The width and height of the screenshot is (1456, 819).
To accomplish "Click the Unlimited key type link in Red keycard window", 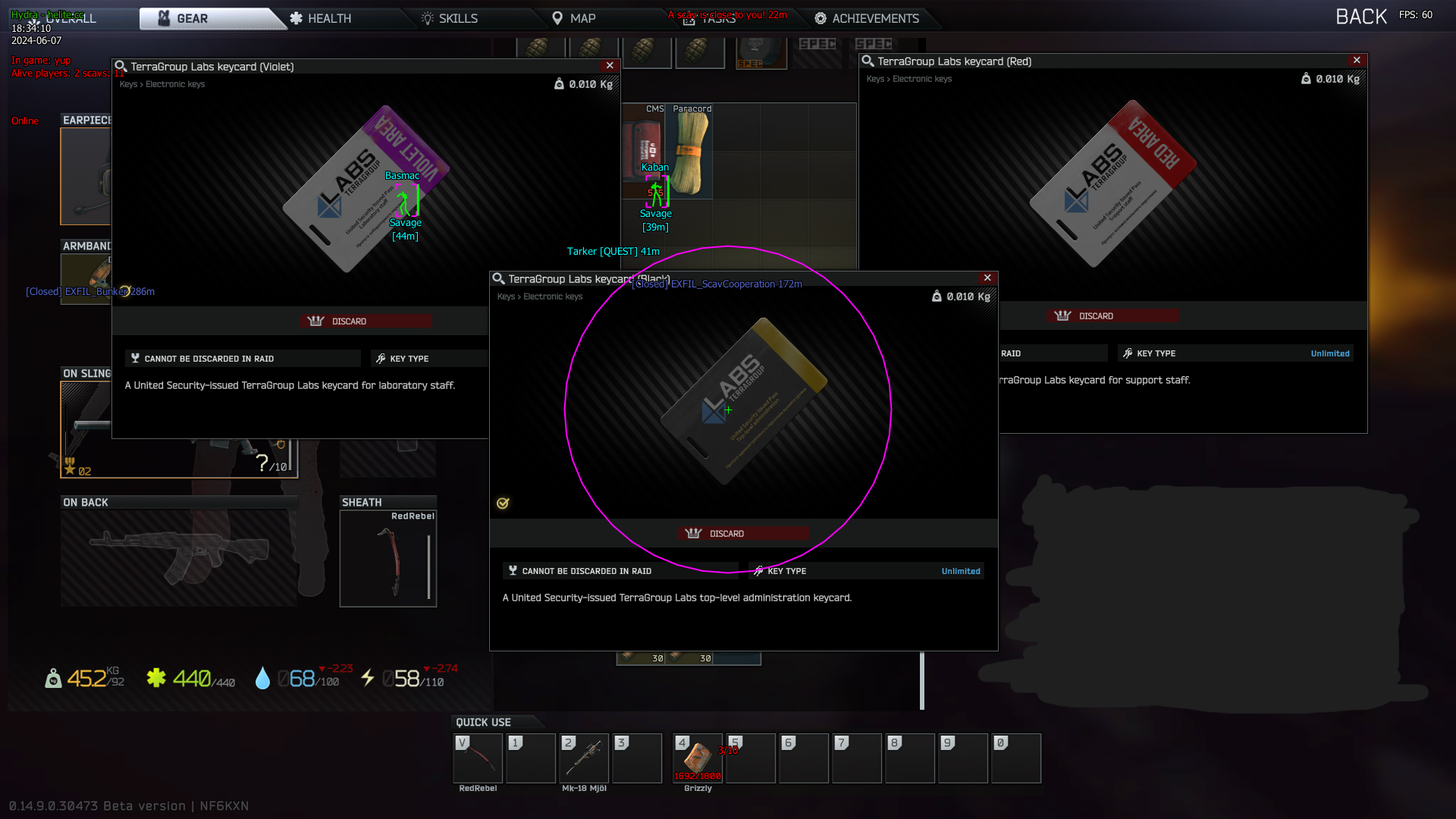I will point(1329,353).
